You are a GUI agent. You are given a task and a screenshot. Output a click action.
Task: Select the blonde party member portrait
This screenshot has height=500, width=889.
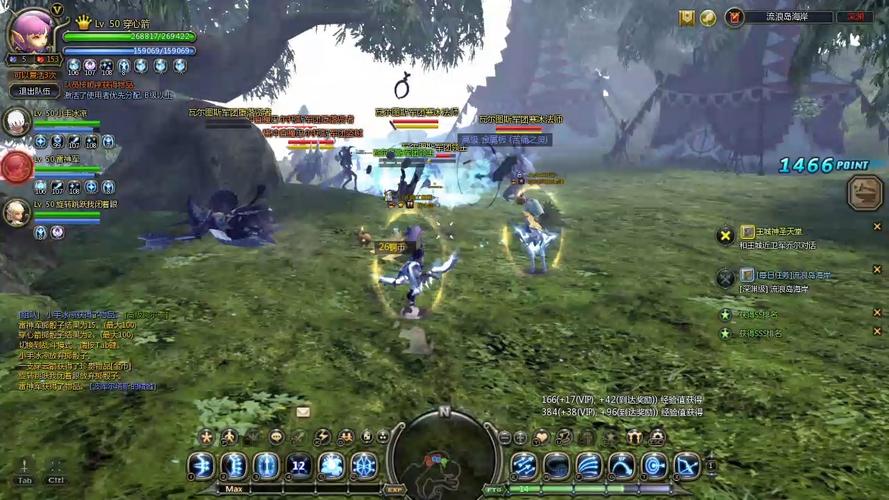click(x=16, y=212)
